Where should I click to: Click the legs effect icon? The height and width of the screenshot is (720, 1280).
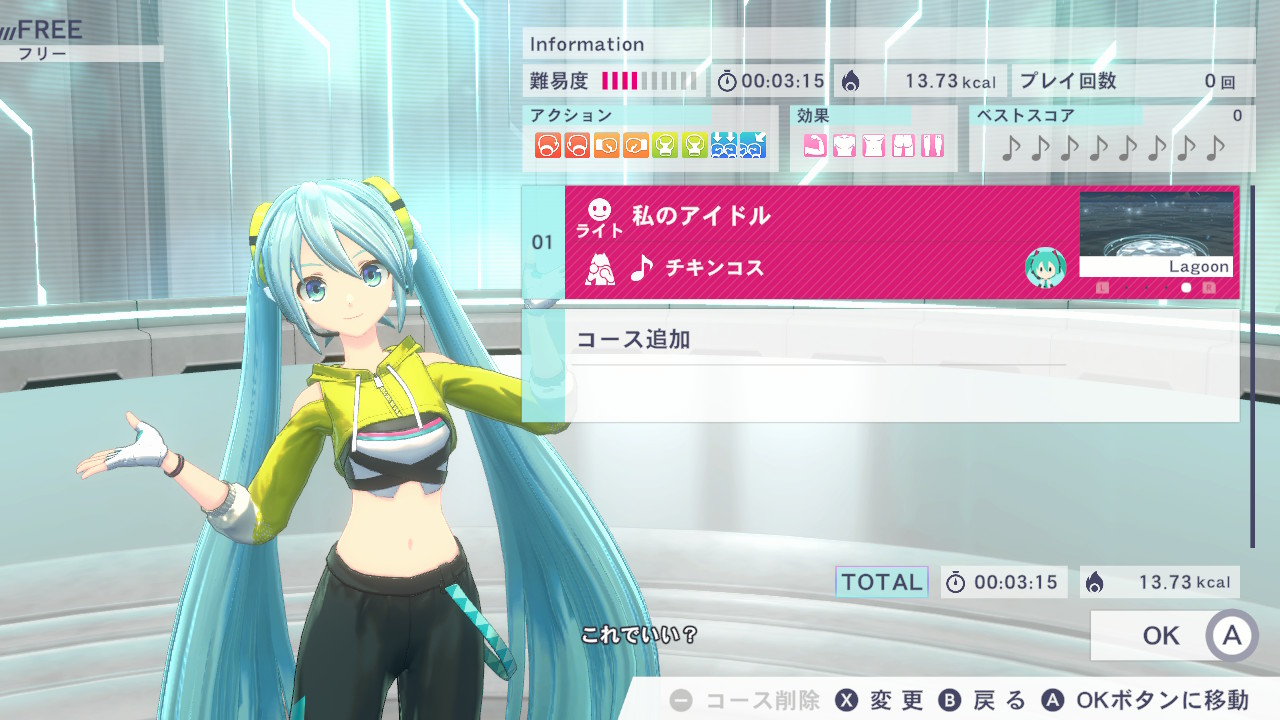click(x=932, y=146)
